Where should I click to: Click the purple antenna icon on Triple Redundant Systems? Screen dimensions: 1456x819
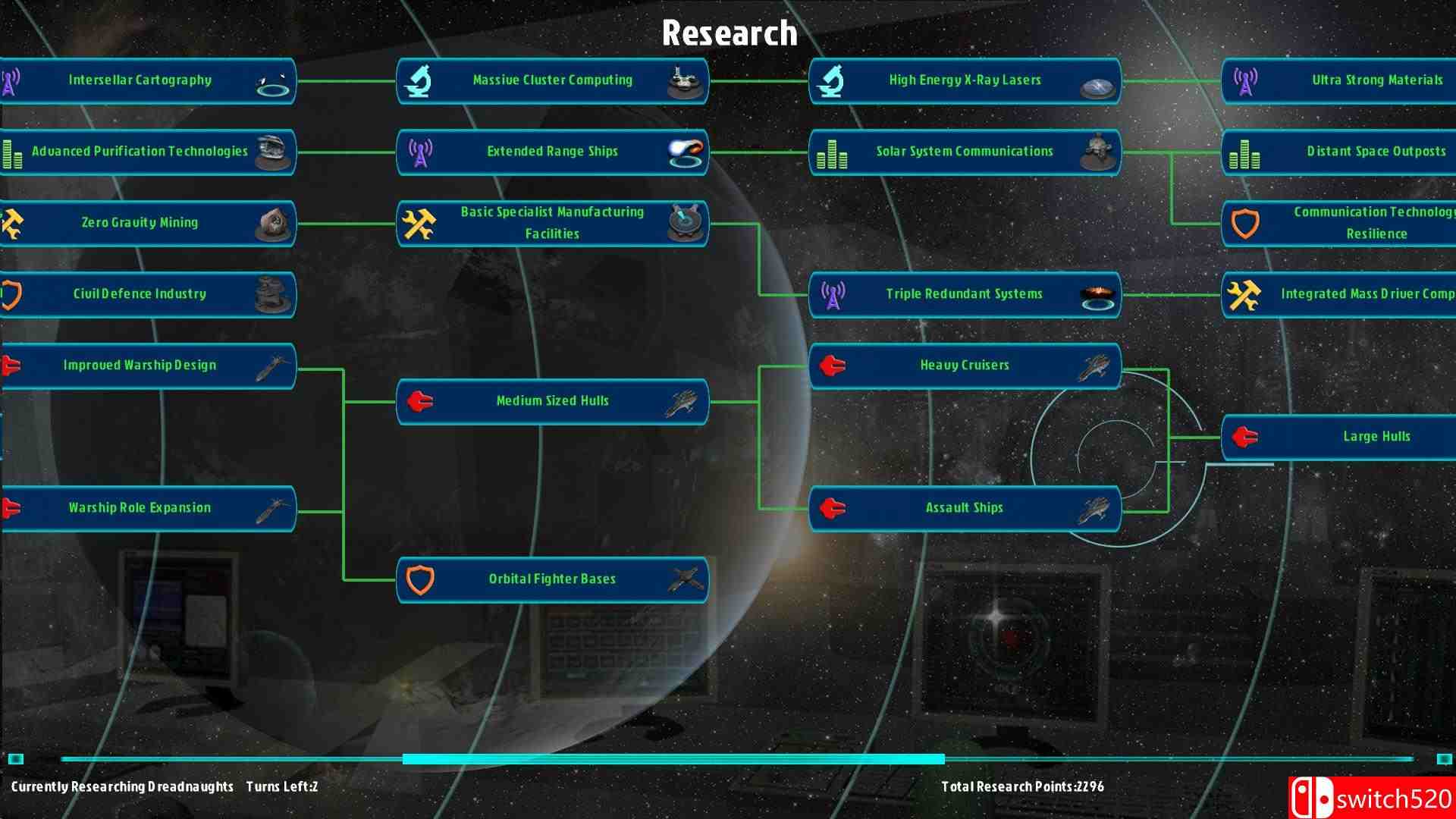(834, 293)
